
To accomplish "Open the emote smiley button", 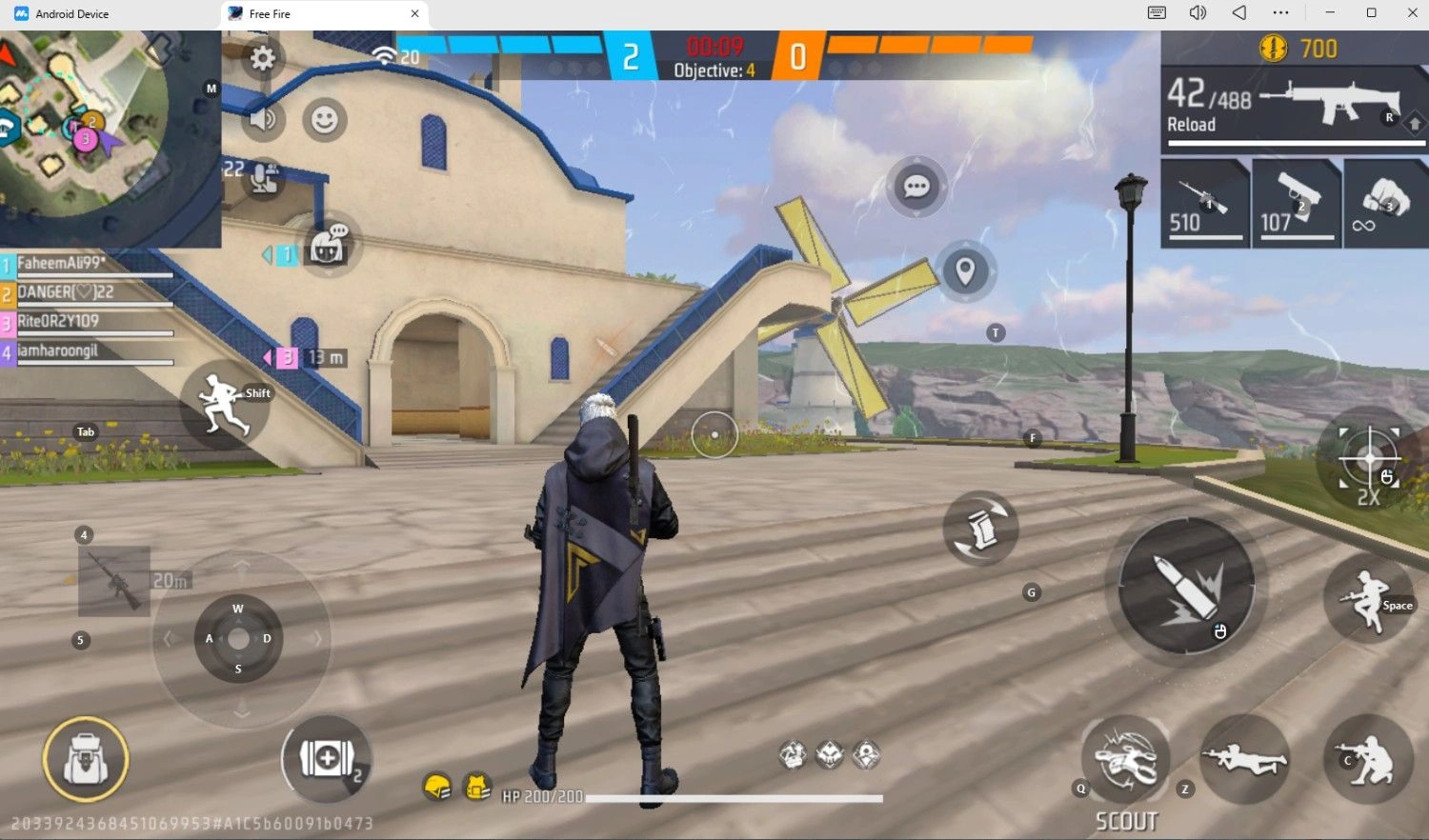I will 325,120.
